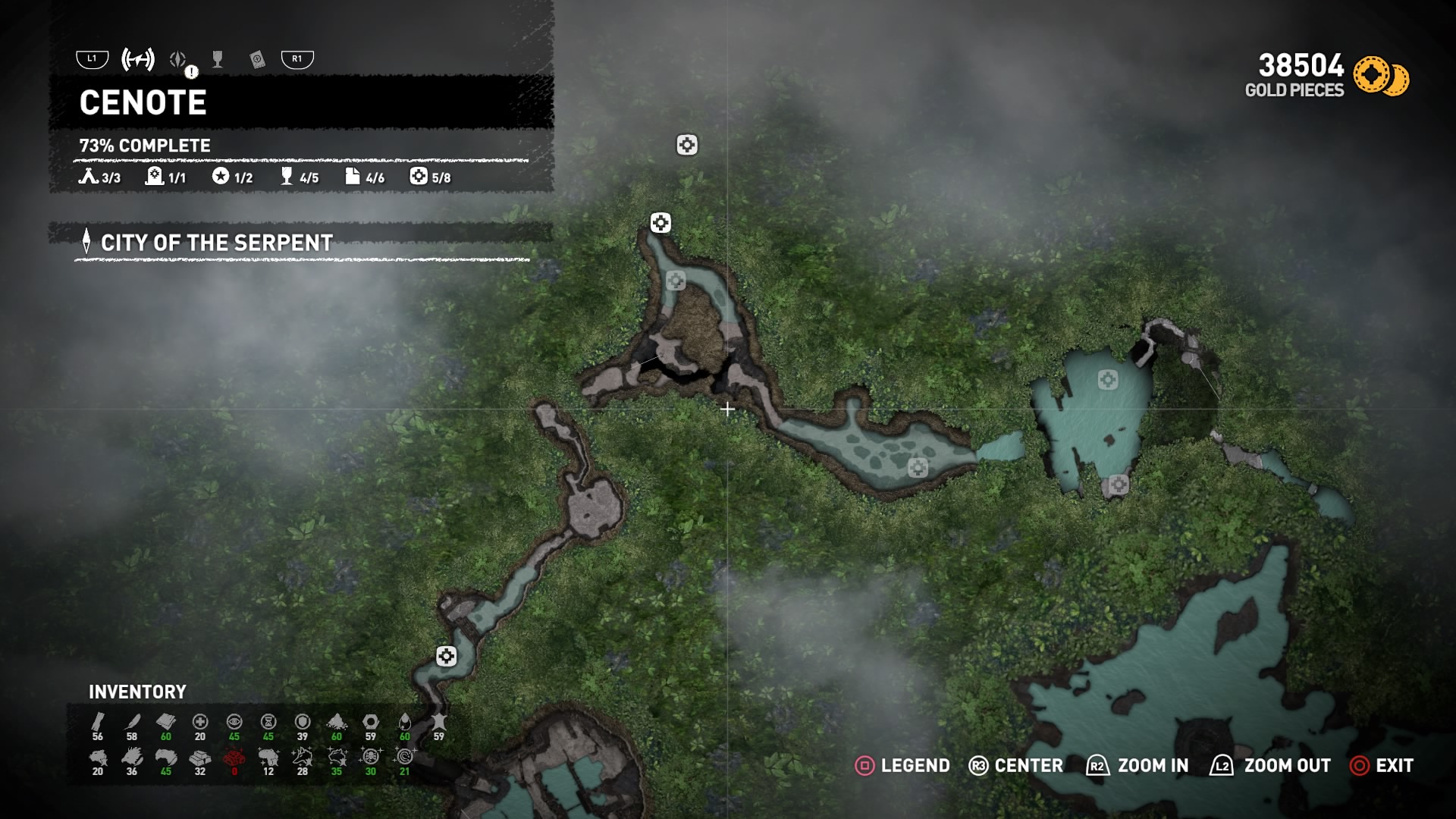The height and width of the screenshot is (819, 1456).
Task: Switch to the goblet artifacts tab
Action: point(218,59)
